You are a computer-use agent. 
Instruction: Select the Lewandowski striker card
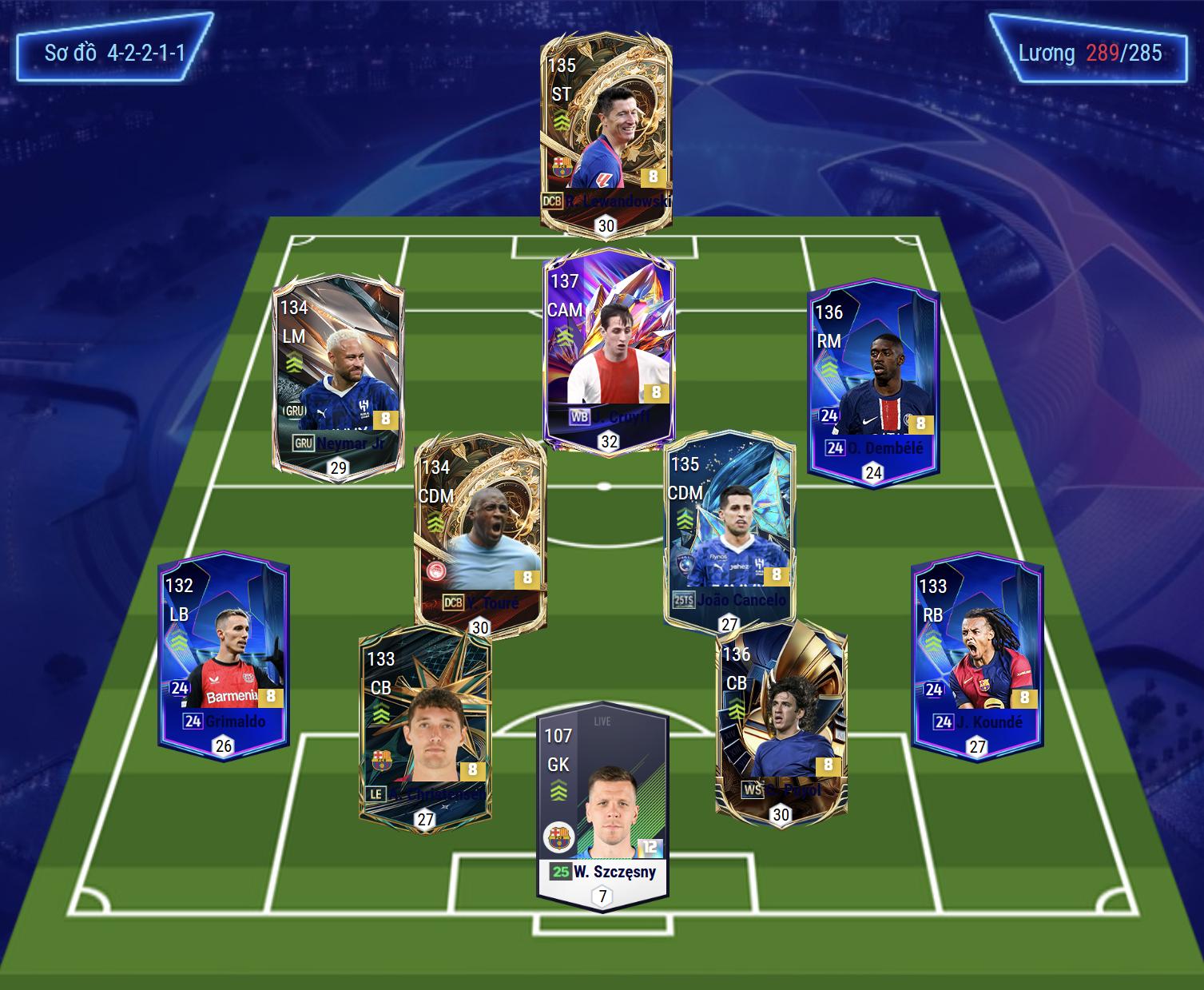[x=606, y=132]
